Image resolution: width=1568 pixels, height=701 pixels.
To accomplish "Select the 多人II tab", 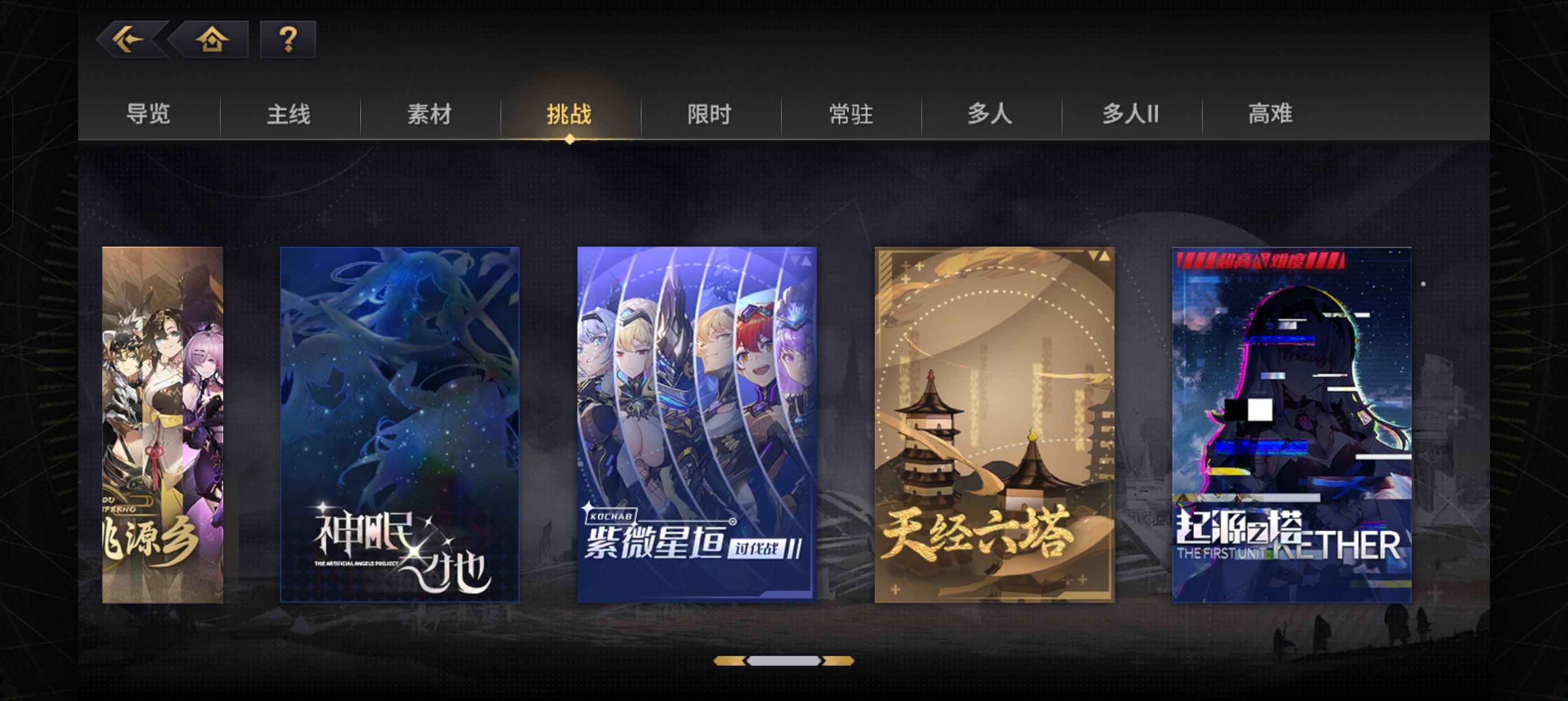I will pos(1129,114).
